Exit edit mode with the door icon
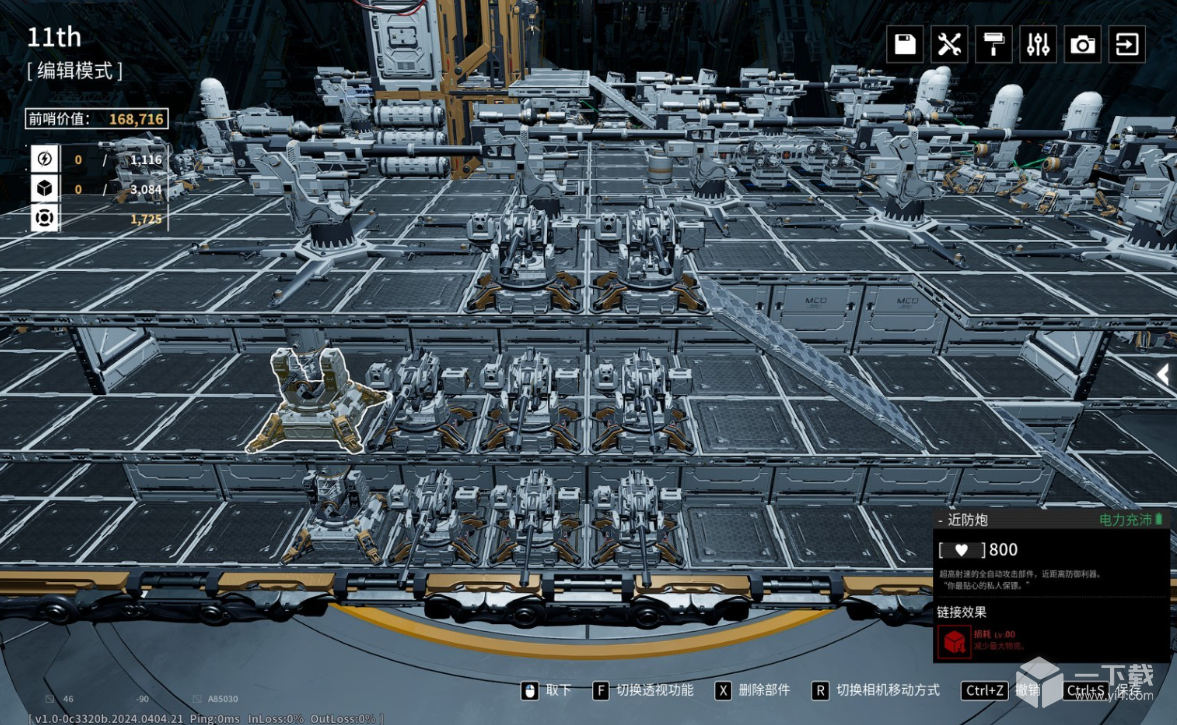Image resolution: width=1177 pixels, height=725 pixels. (1127, 45)
